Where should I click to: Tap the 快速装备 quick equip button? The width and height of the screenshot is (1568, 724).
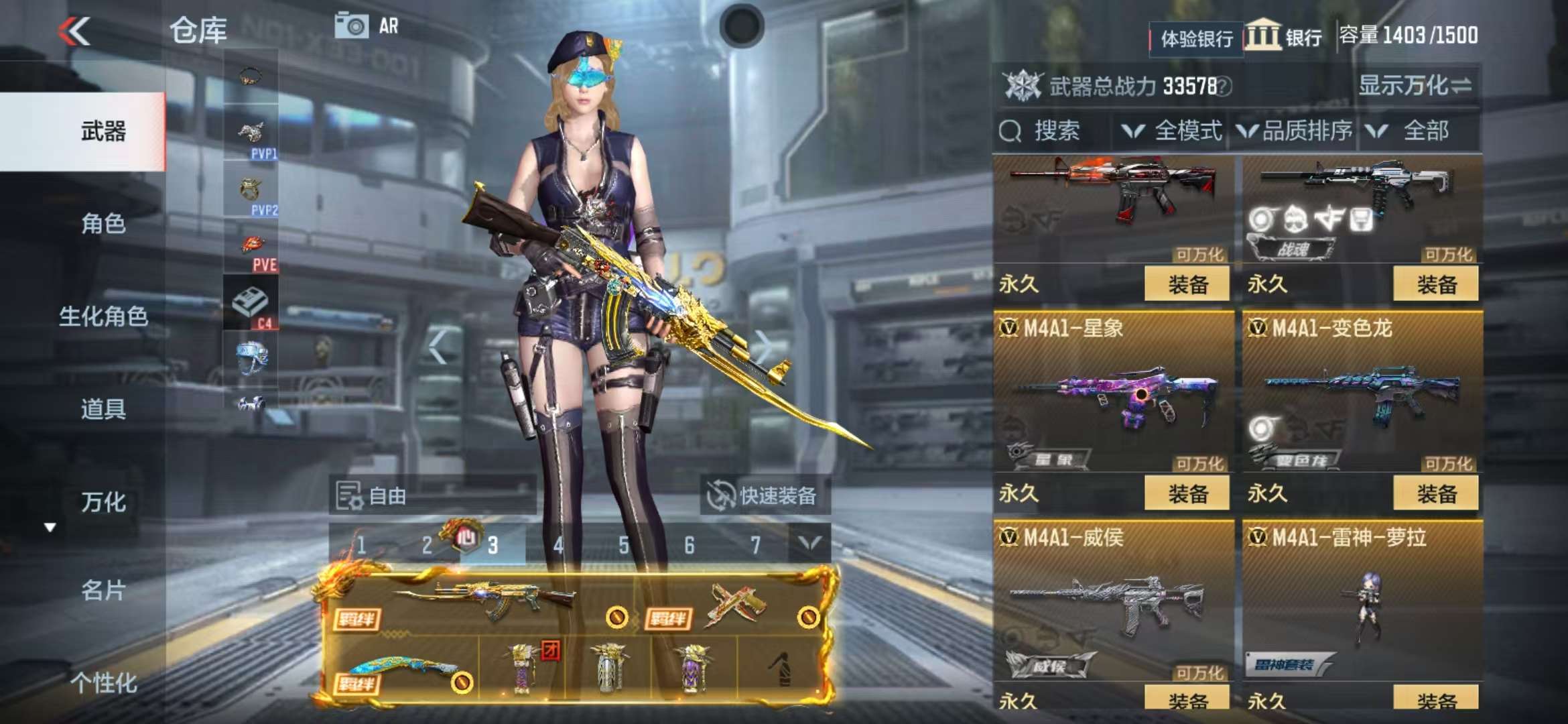763,496
